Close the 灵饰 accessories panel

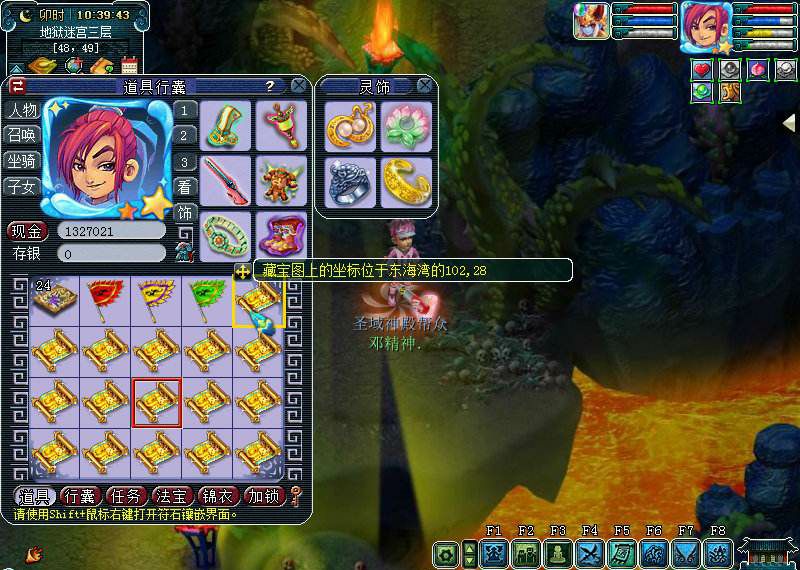[425, 86]
